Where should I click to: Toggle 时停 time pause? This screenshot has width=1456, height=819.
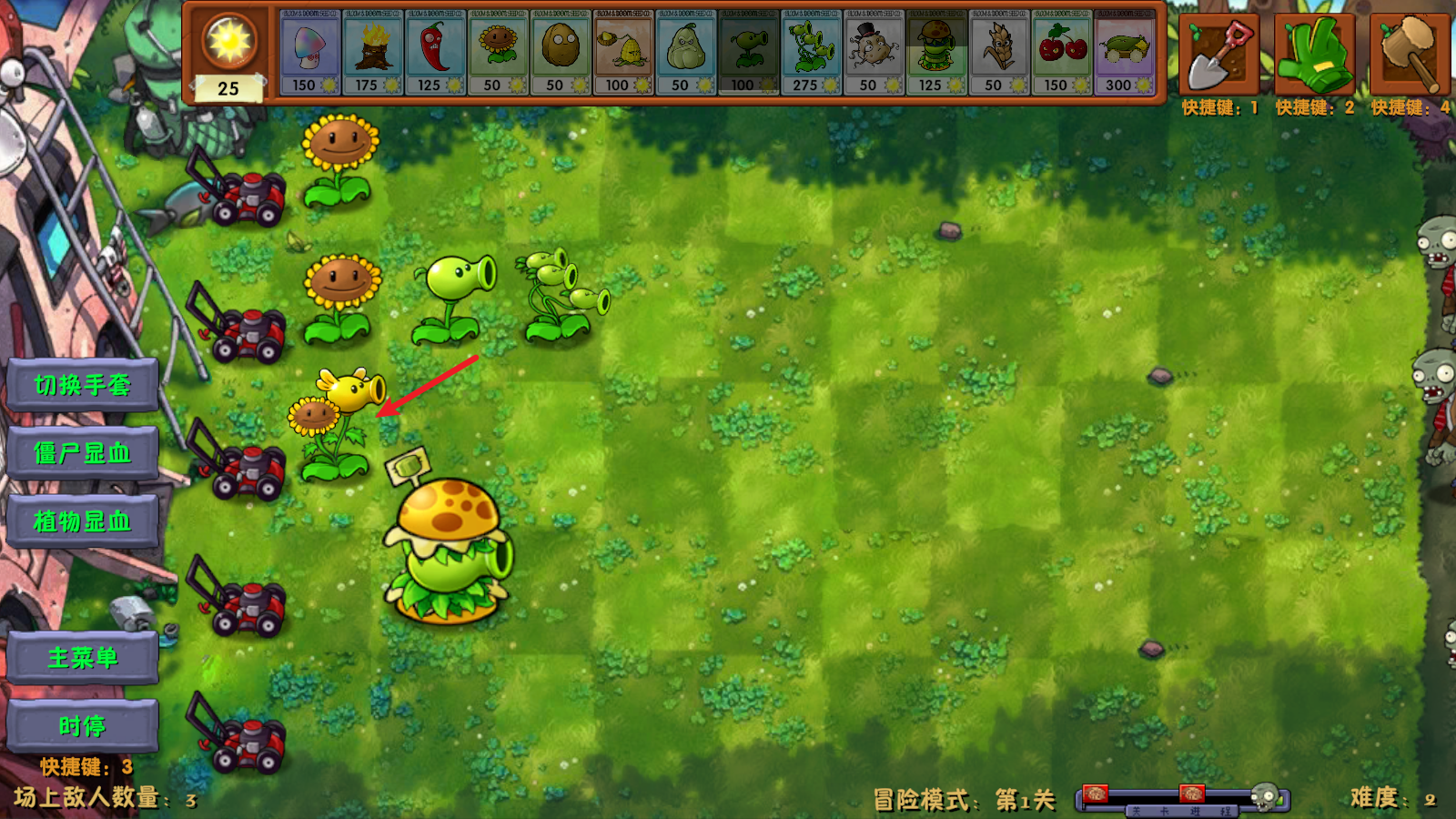(x=82, y=723)
